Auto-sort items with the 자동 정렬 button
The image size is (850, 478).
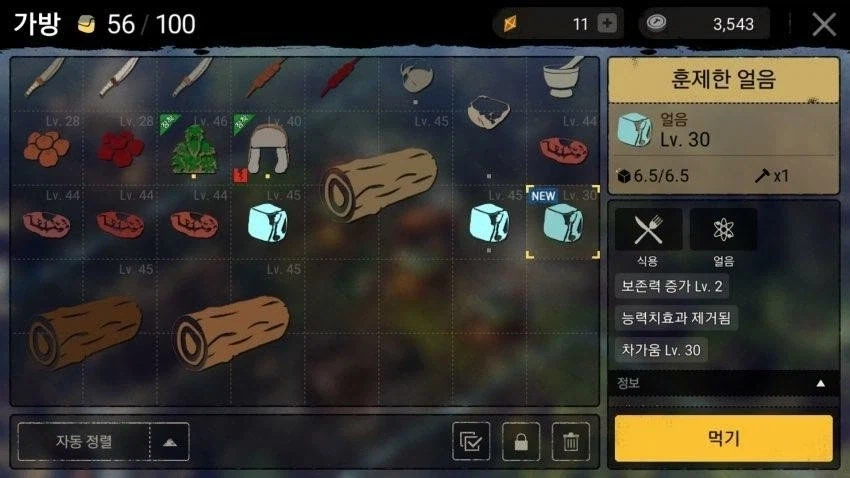[85, 441]
